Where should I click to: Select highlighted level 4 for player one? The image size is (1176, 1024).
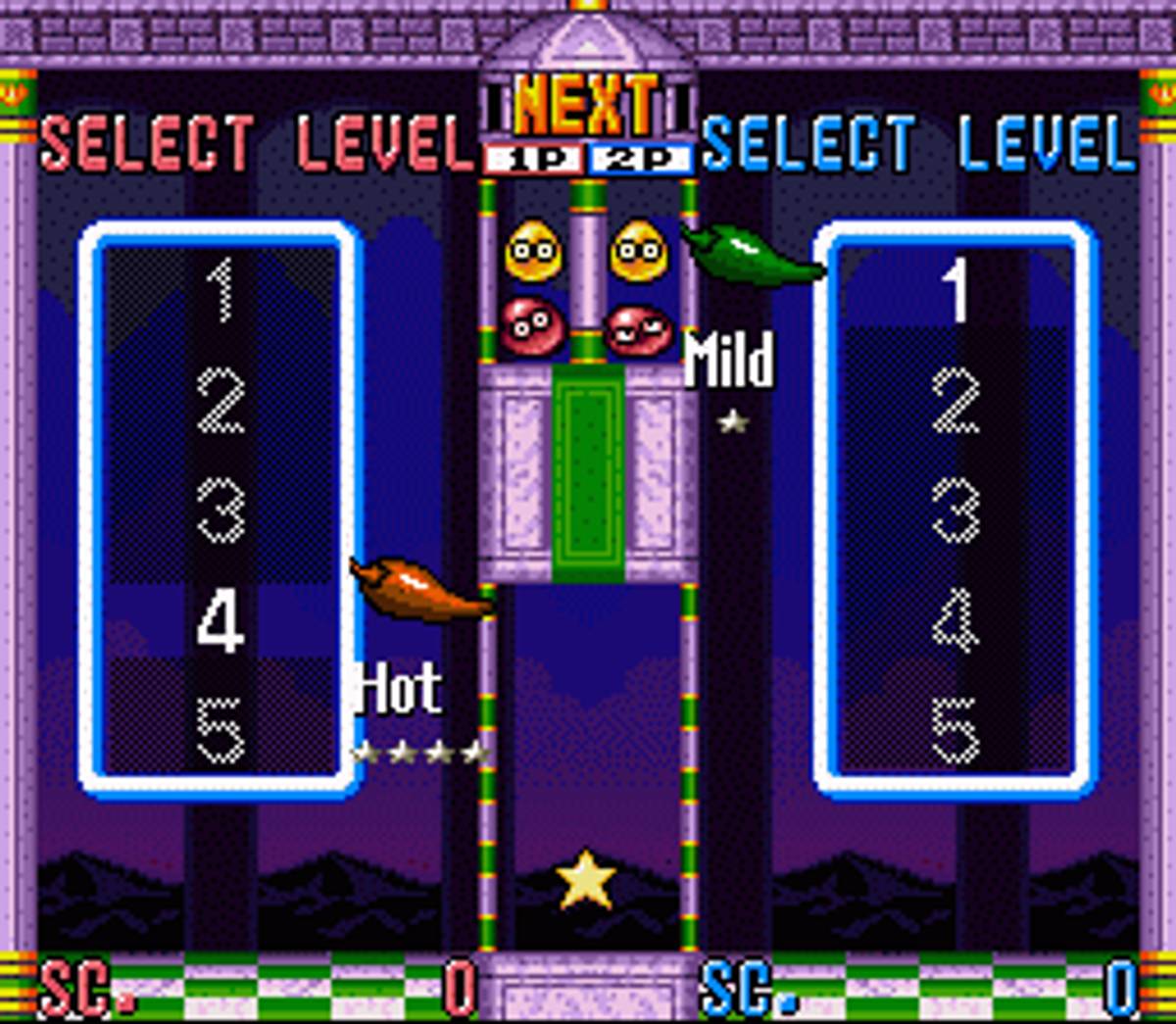[x=220, y=621]
